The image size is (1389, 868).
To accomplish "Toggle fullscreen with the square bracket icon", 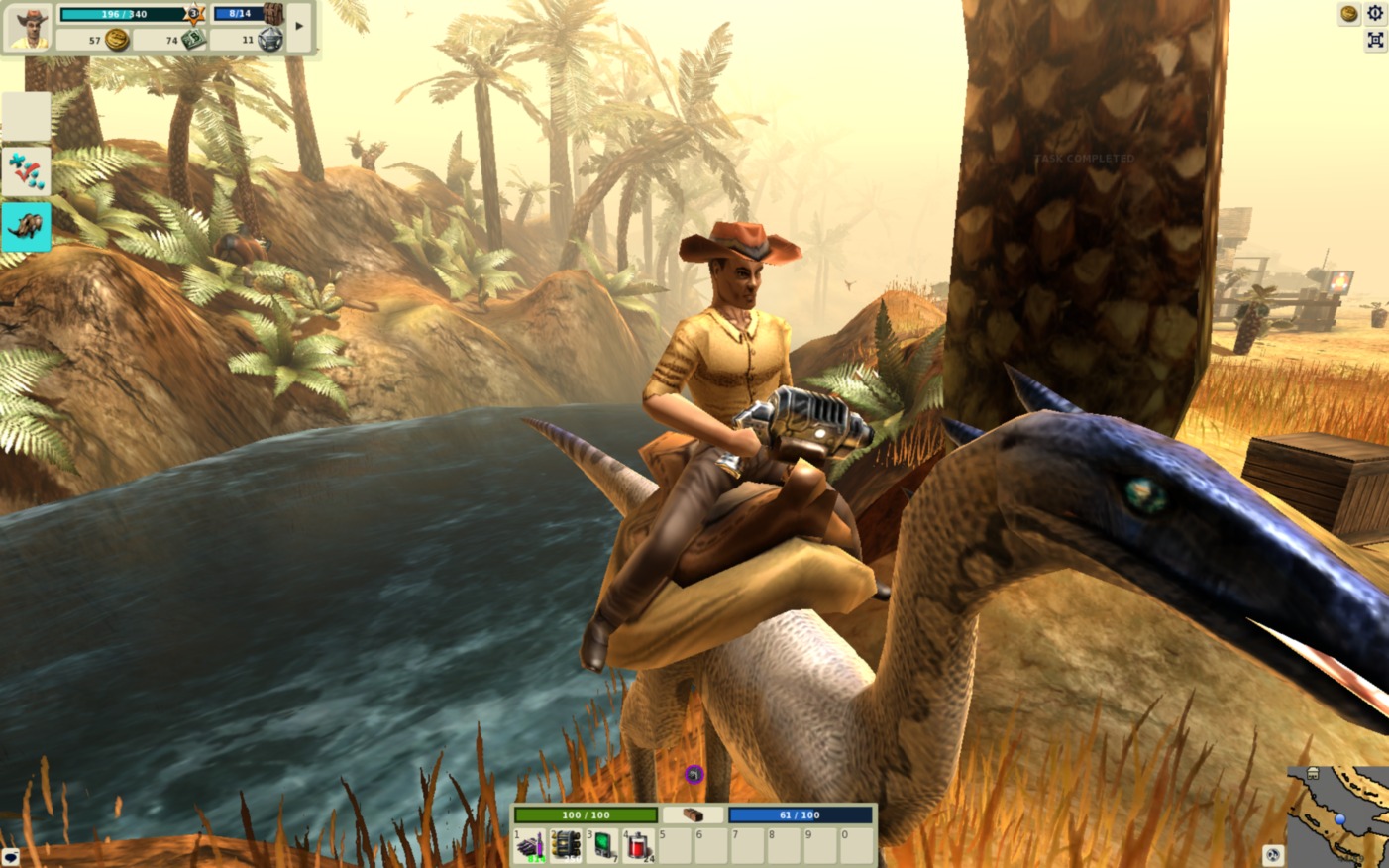I will [x=1375, y=40].
